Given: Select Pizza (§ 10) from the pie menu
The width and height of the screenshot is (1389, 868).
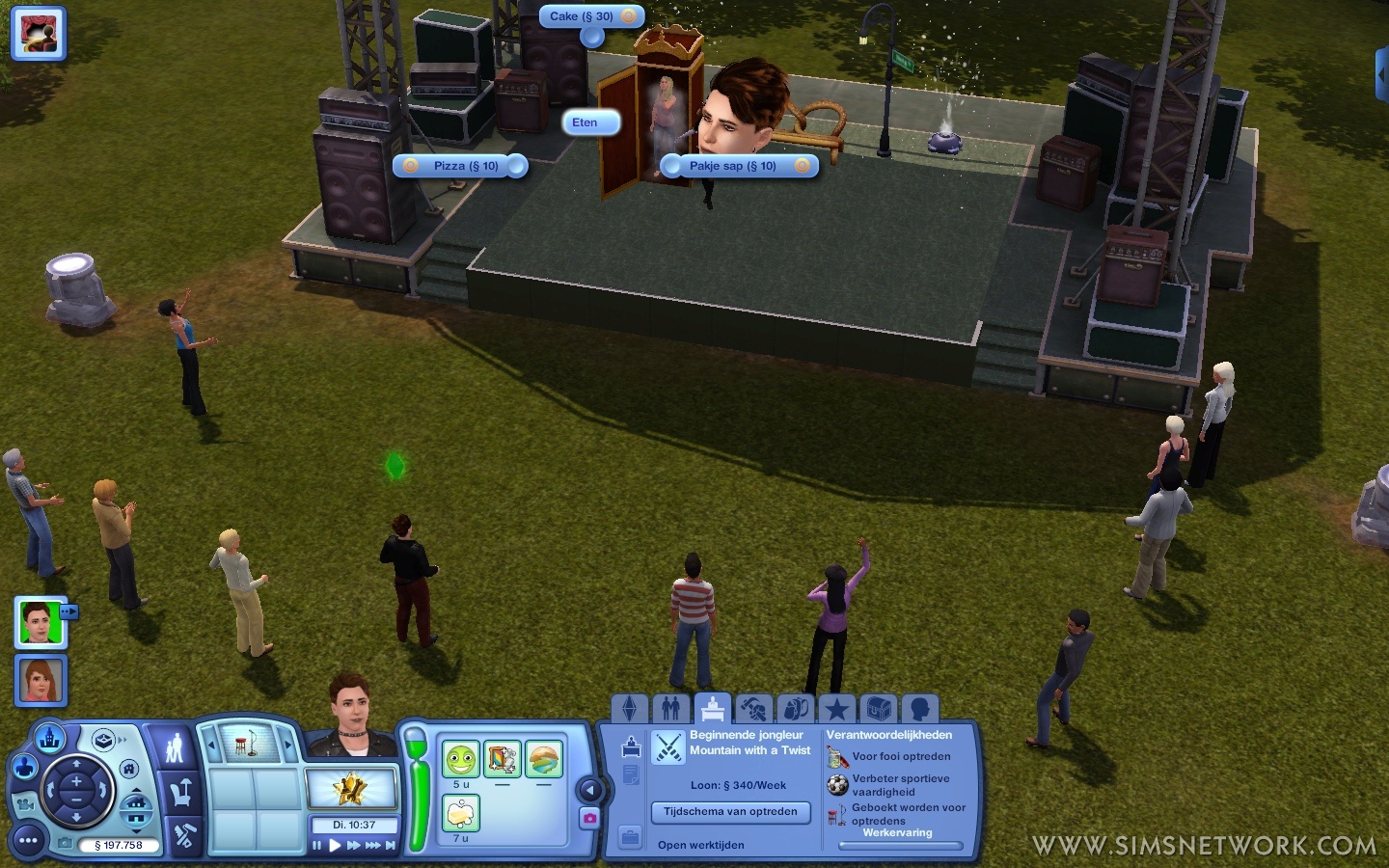Looking at the screenshot, I should 466,166.
